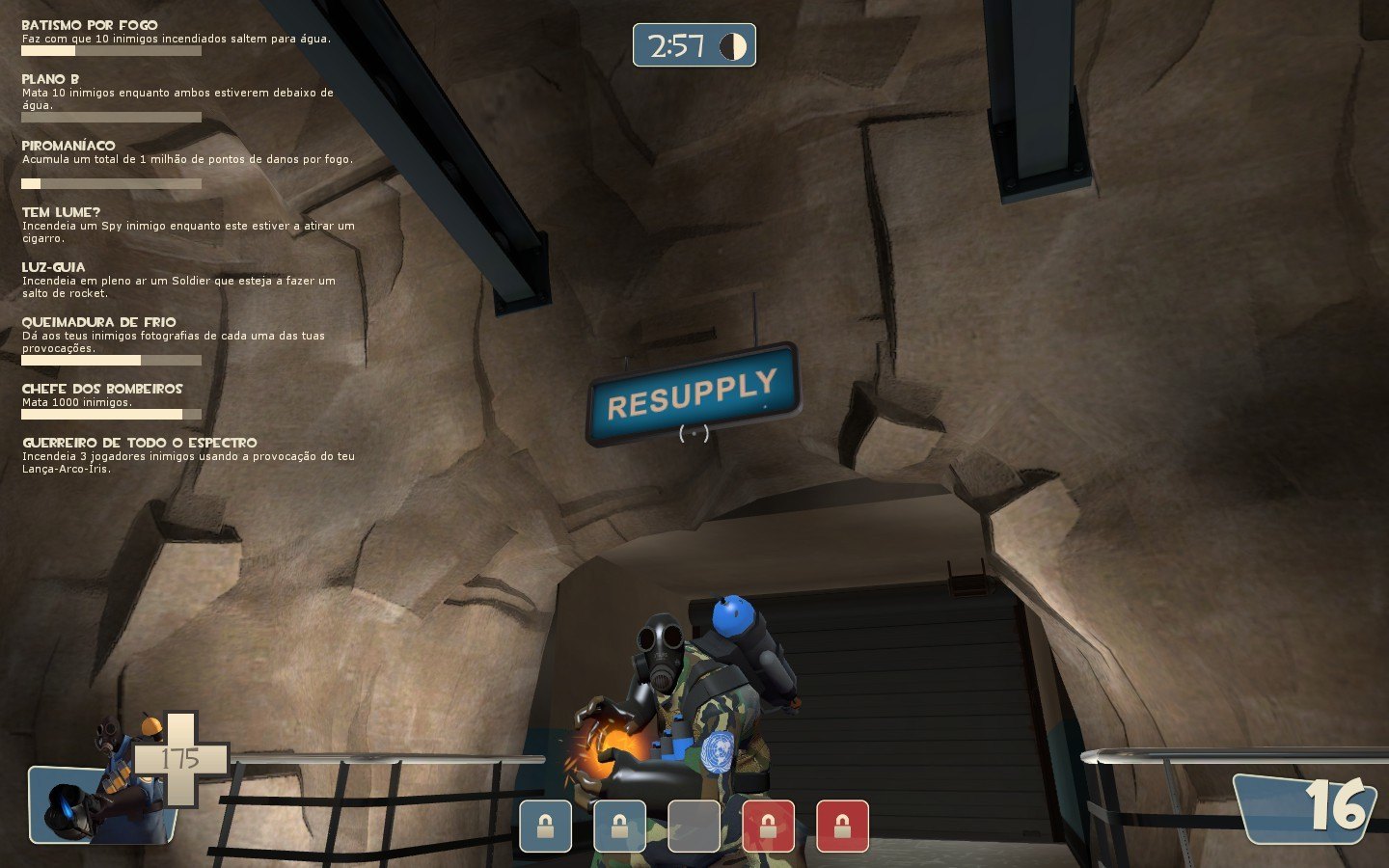Open the Plano B achievement entry
Viewport: 1389px width, 868px height.
[x=51, y=79]
